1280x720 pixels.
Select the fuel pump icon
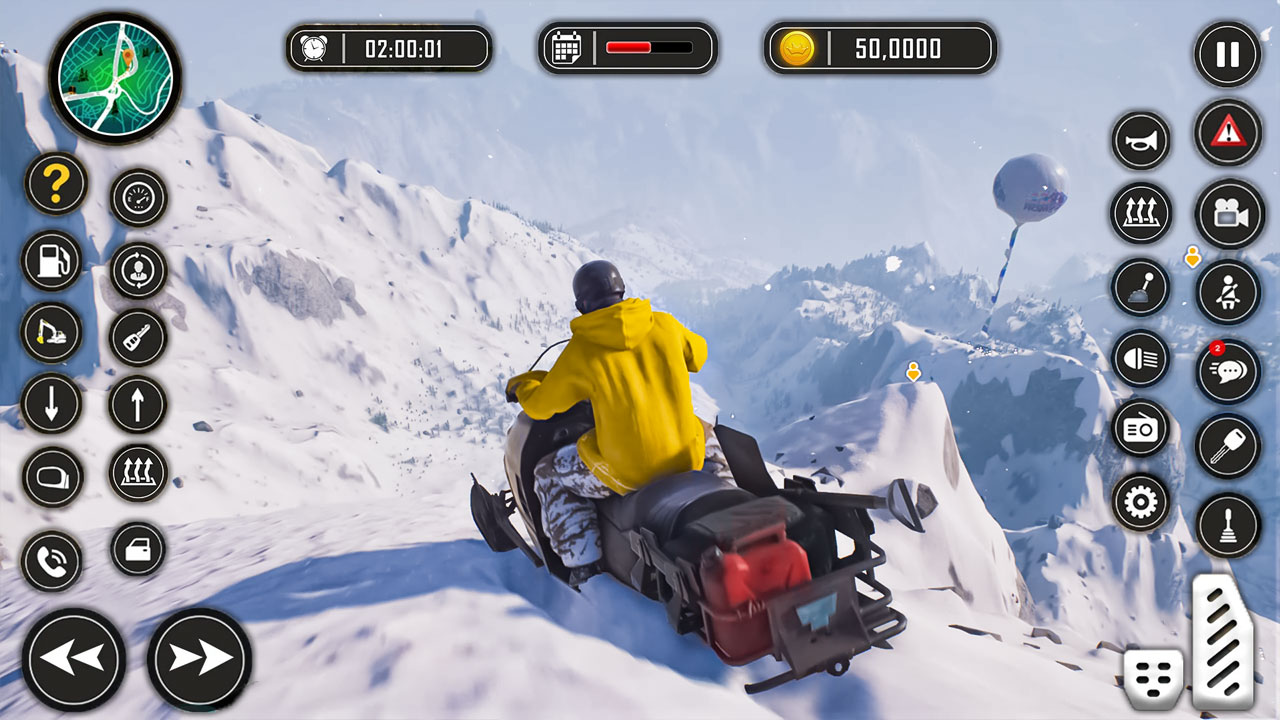[x=53, y=258]
